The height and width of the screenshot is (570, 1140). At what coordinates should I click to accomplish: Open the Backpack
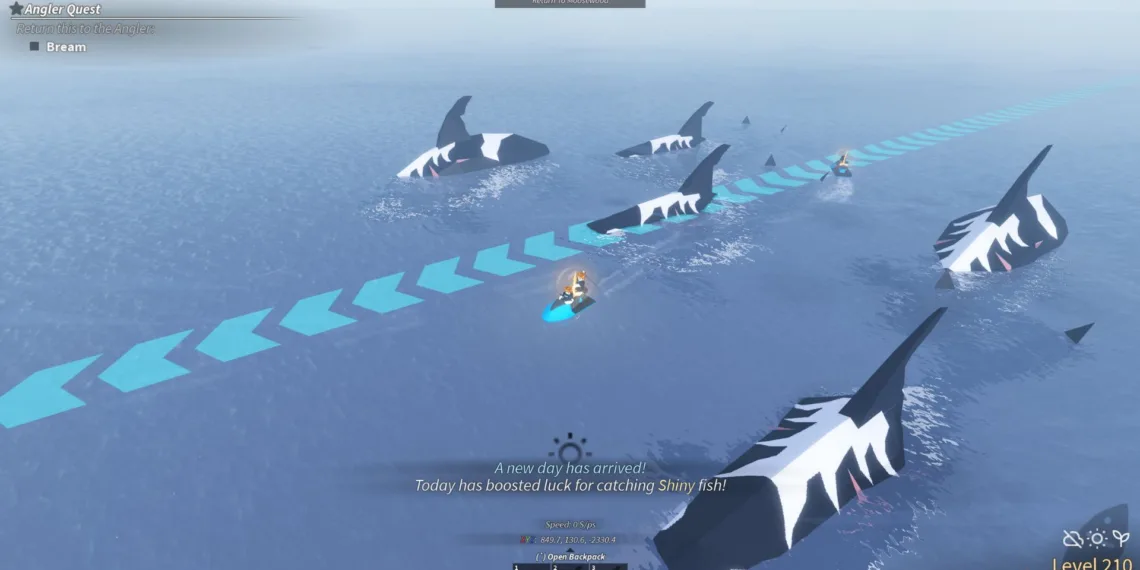570,556
